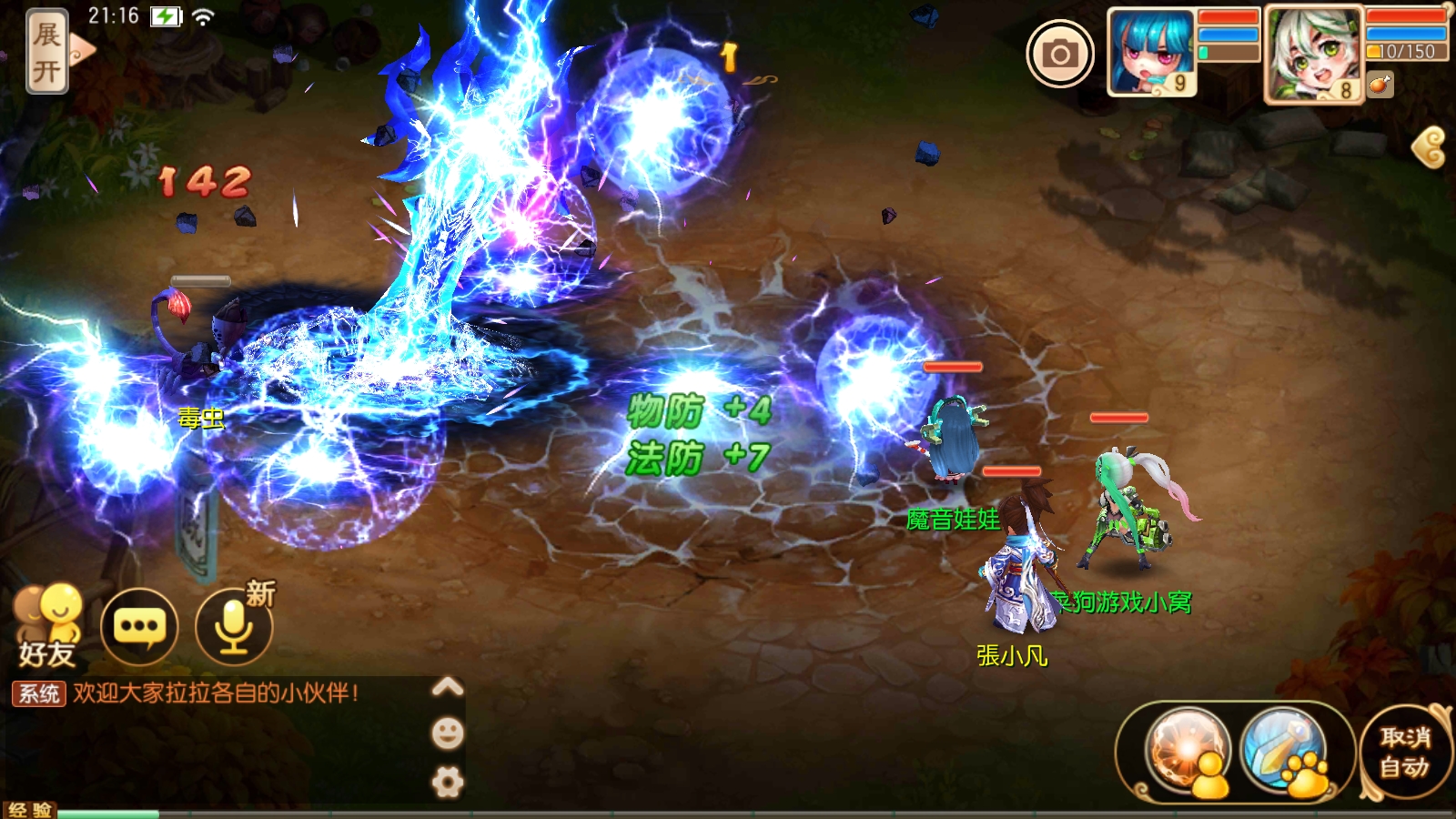The width and height of the screenshot is (1456, 819).
Task: Select the green-haired pet portrait
Action: (1312, 54)
